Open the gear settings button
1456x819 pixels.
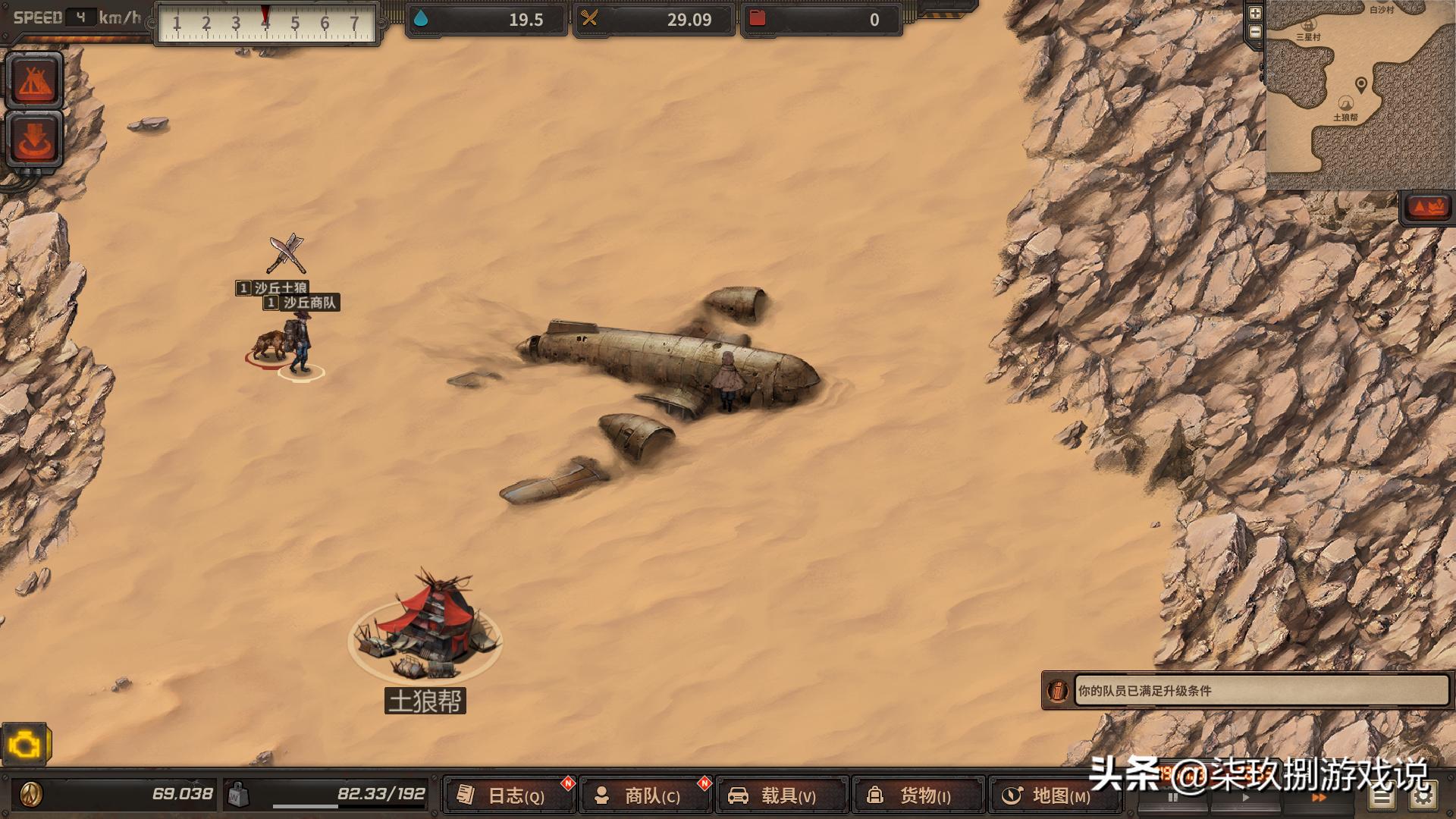tap(1423, 796)
